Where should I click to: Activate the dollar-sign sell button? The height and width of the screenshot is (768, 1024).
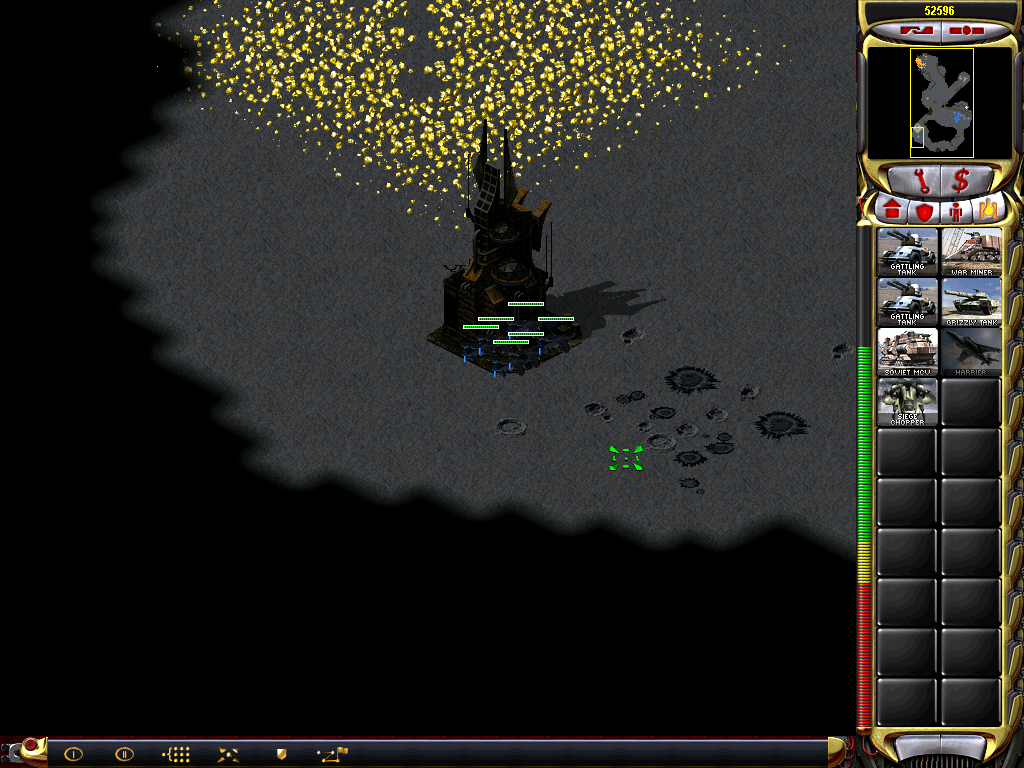pyautogui.click(x=961, y=181)
